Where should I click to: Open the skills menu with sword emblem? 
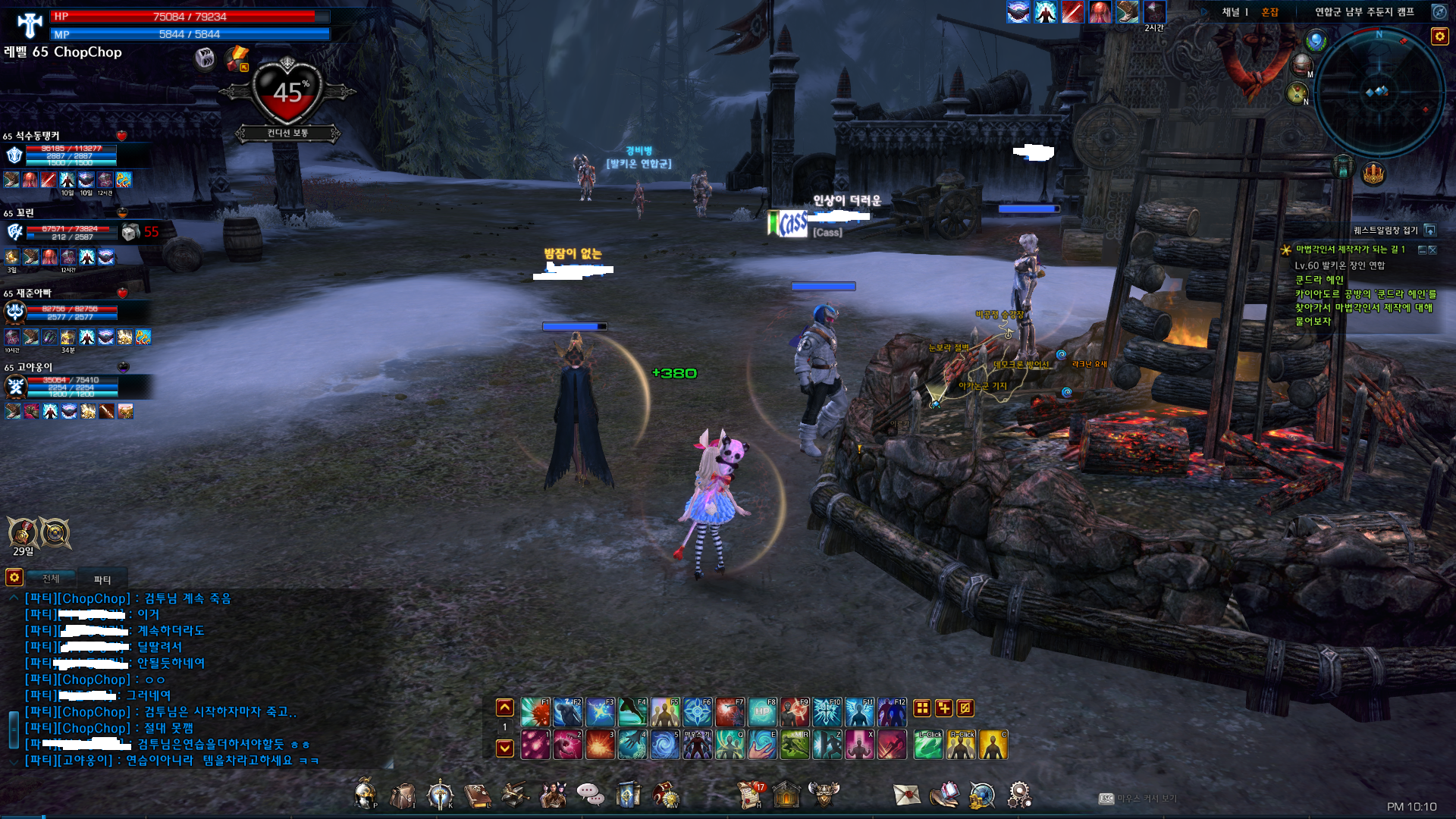[440, 795]
